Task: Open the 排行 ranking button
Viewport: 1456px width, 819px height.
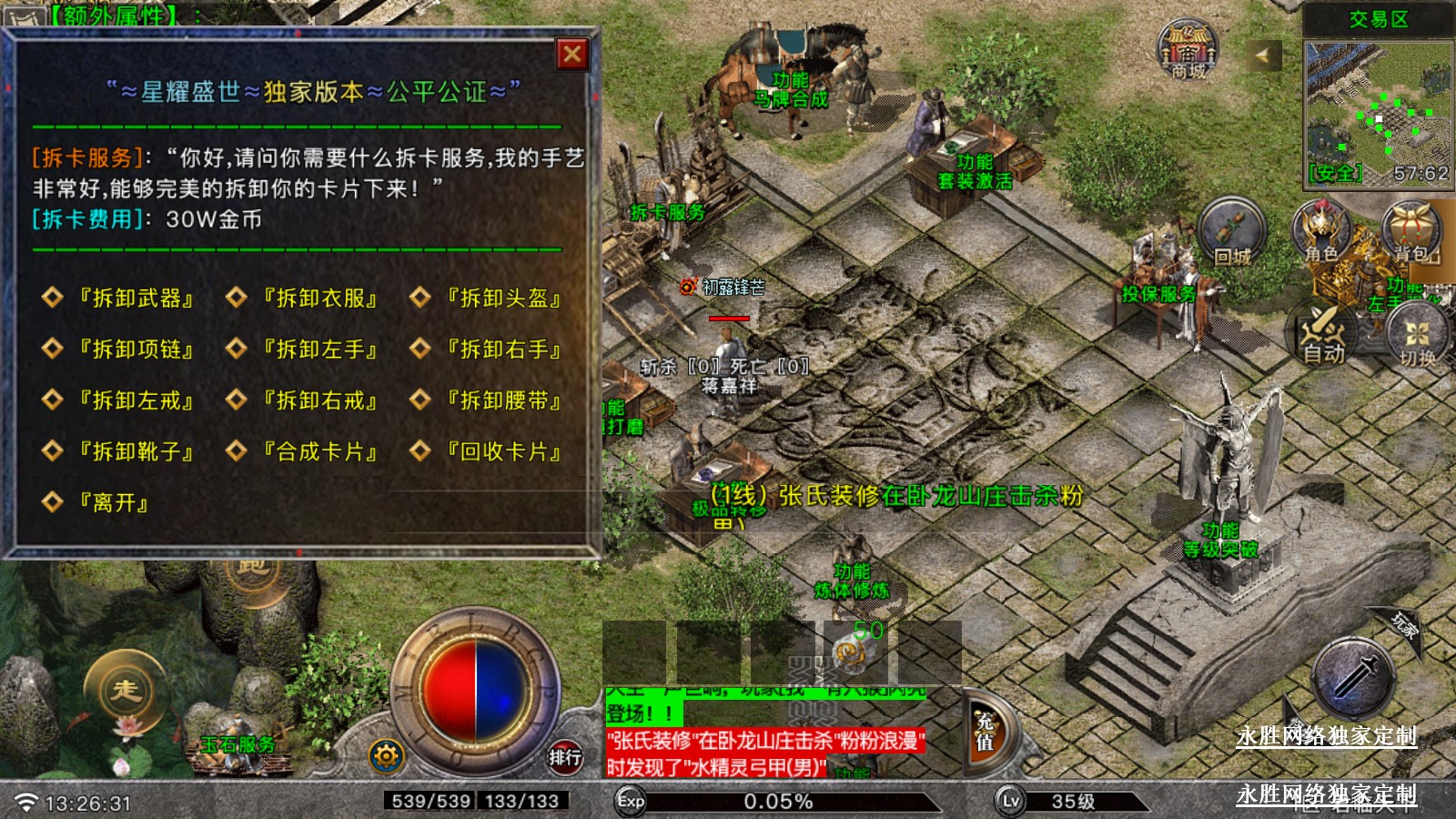Action: pyautogui.click(x=564, y=756)
